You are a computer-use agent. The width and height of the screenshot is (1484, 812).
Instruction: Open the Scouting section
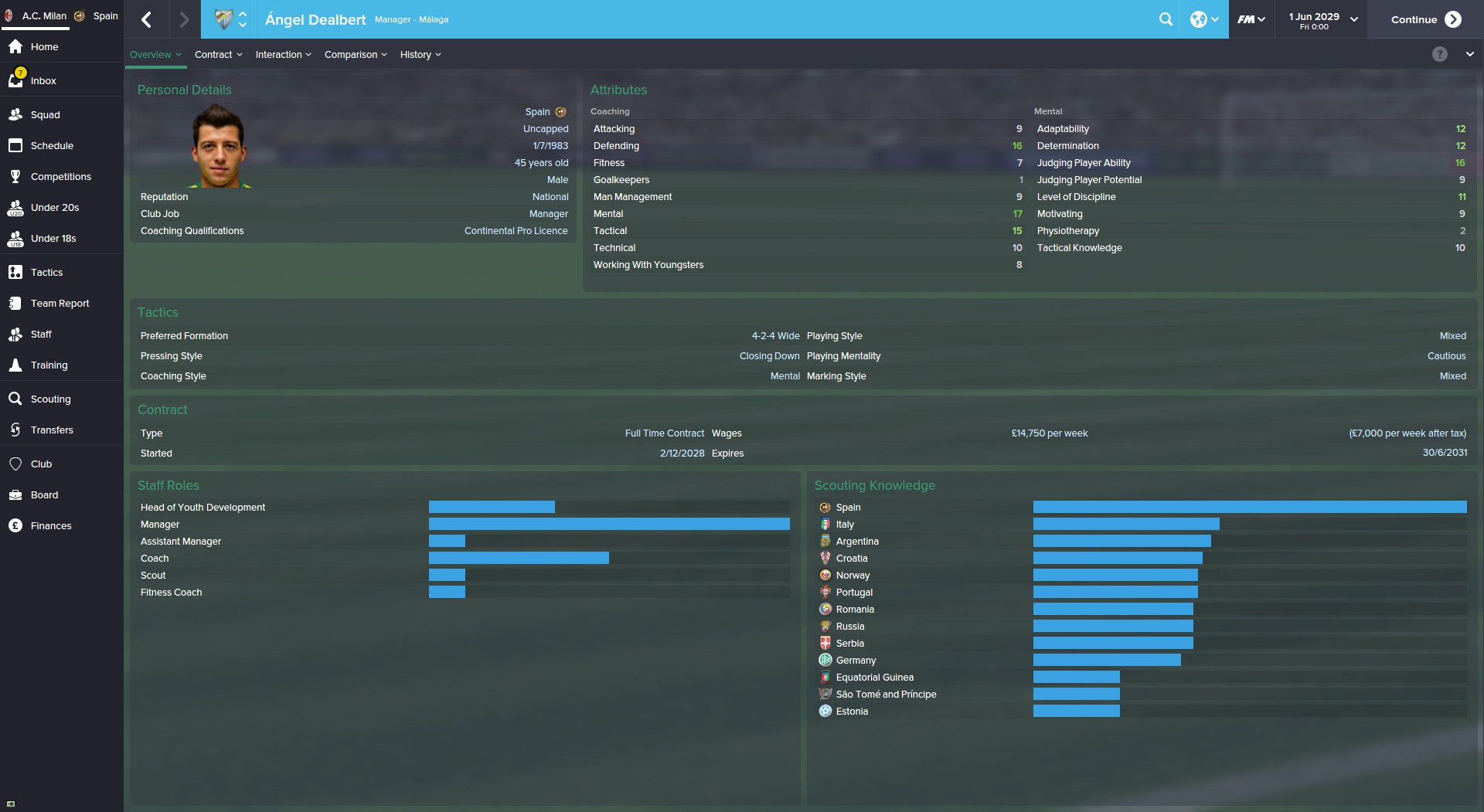[x=50, y=399]
